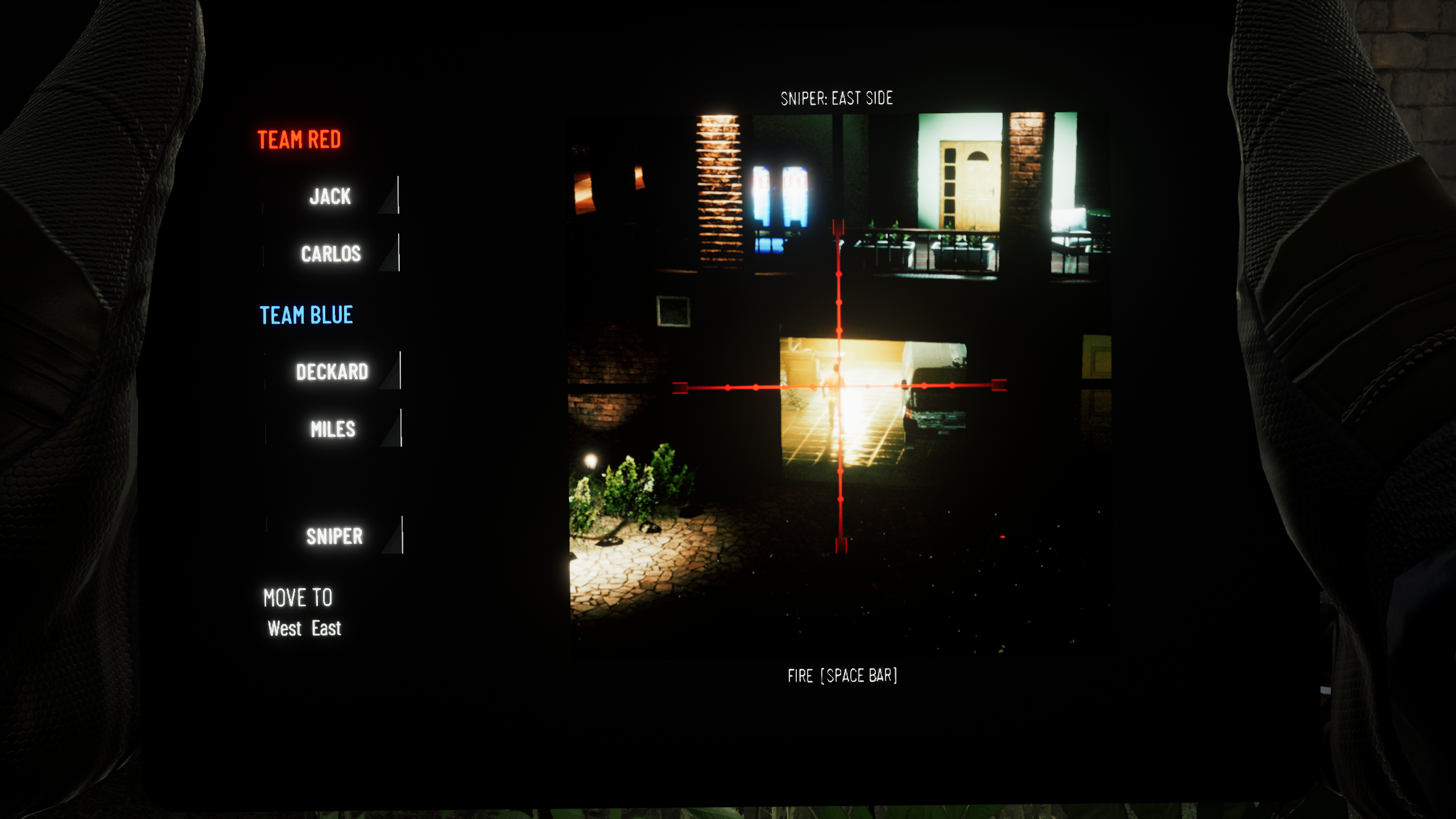Select Miles from Team Blue
Screen dimensions: 1456x819
pyautogui.click(x=333, y=429)
